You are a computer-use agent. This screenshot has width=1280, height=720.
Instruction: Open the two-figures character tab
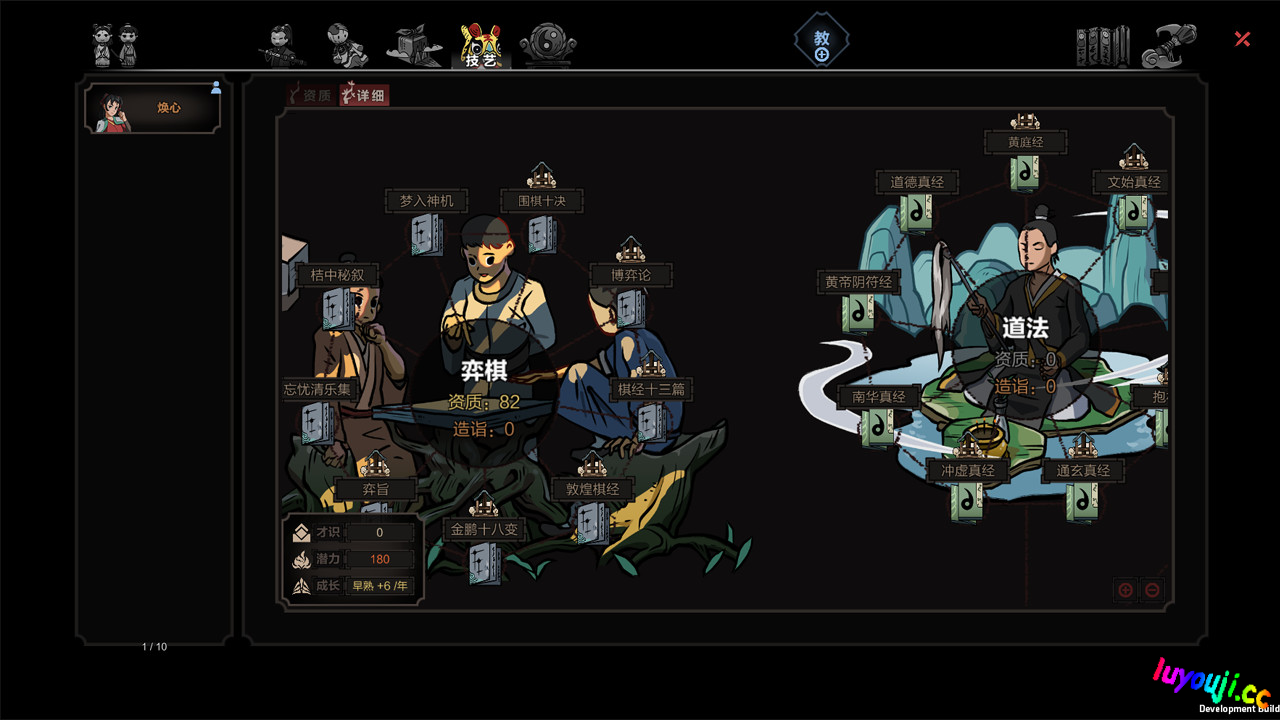115,45
